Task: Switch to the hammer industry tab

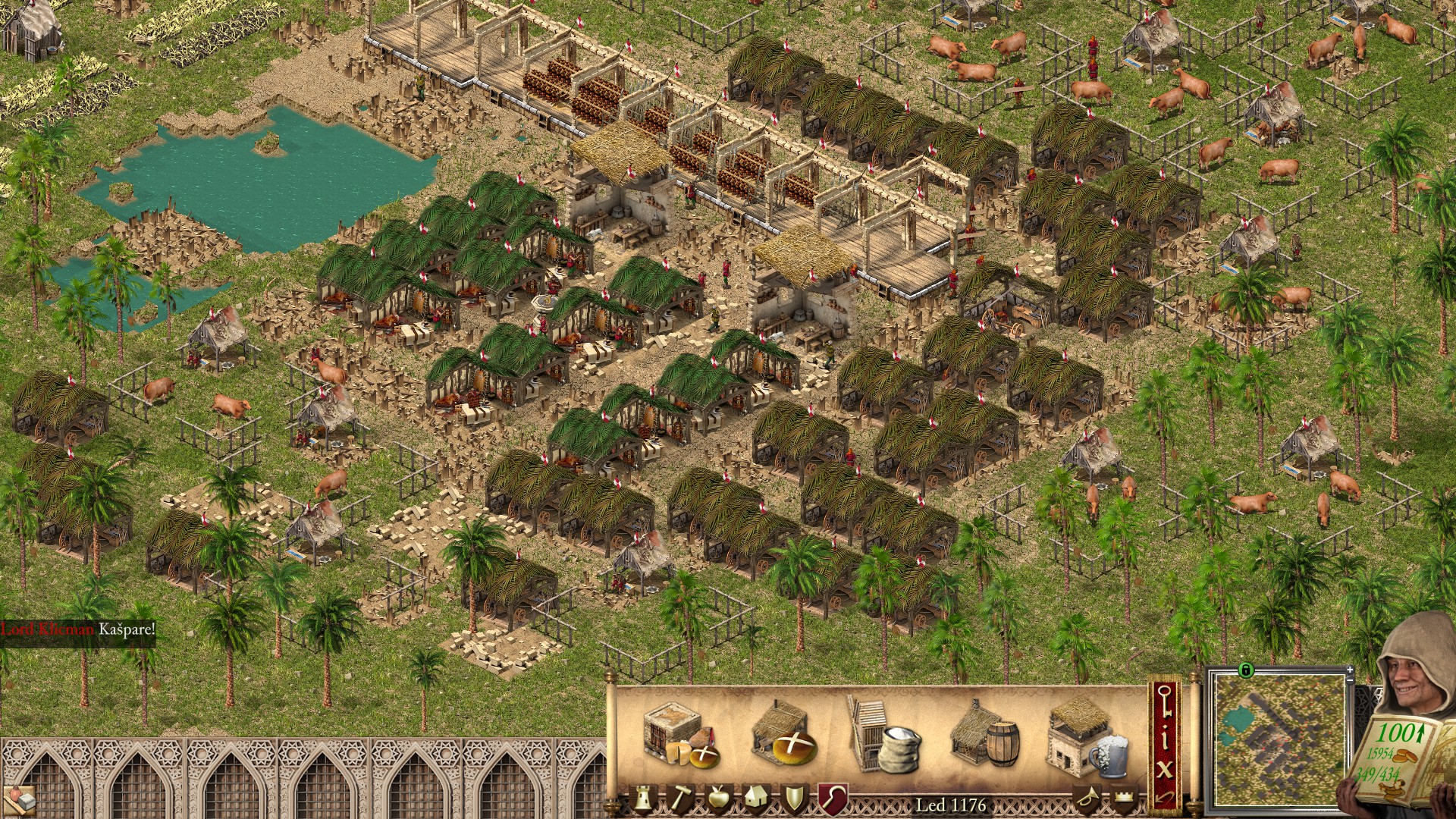Action: coord(679,799)
